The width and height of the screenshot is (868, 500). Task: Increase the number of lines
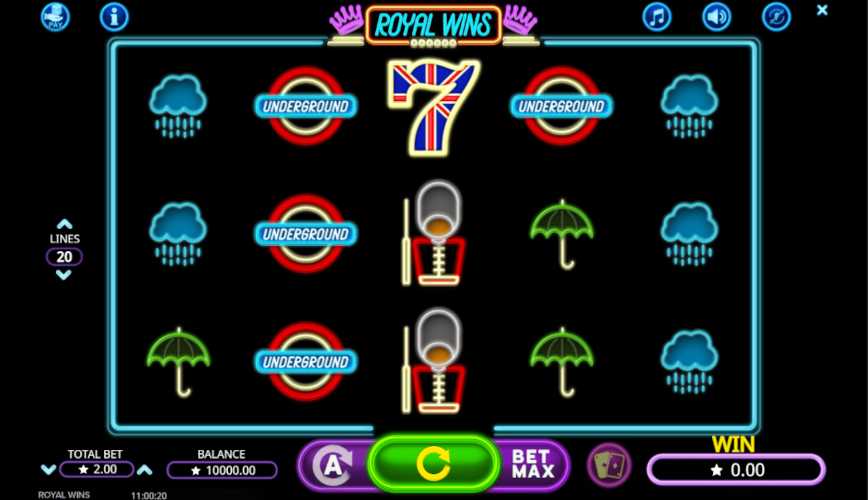64,225
